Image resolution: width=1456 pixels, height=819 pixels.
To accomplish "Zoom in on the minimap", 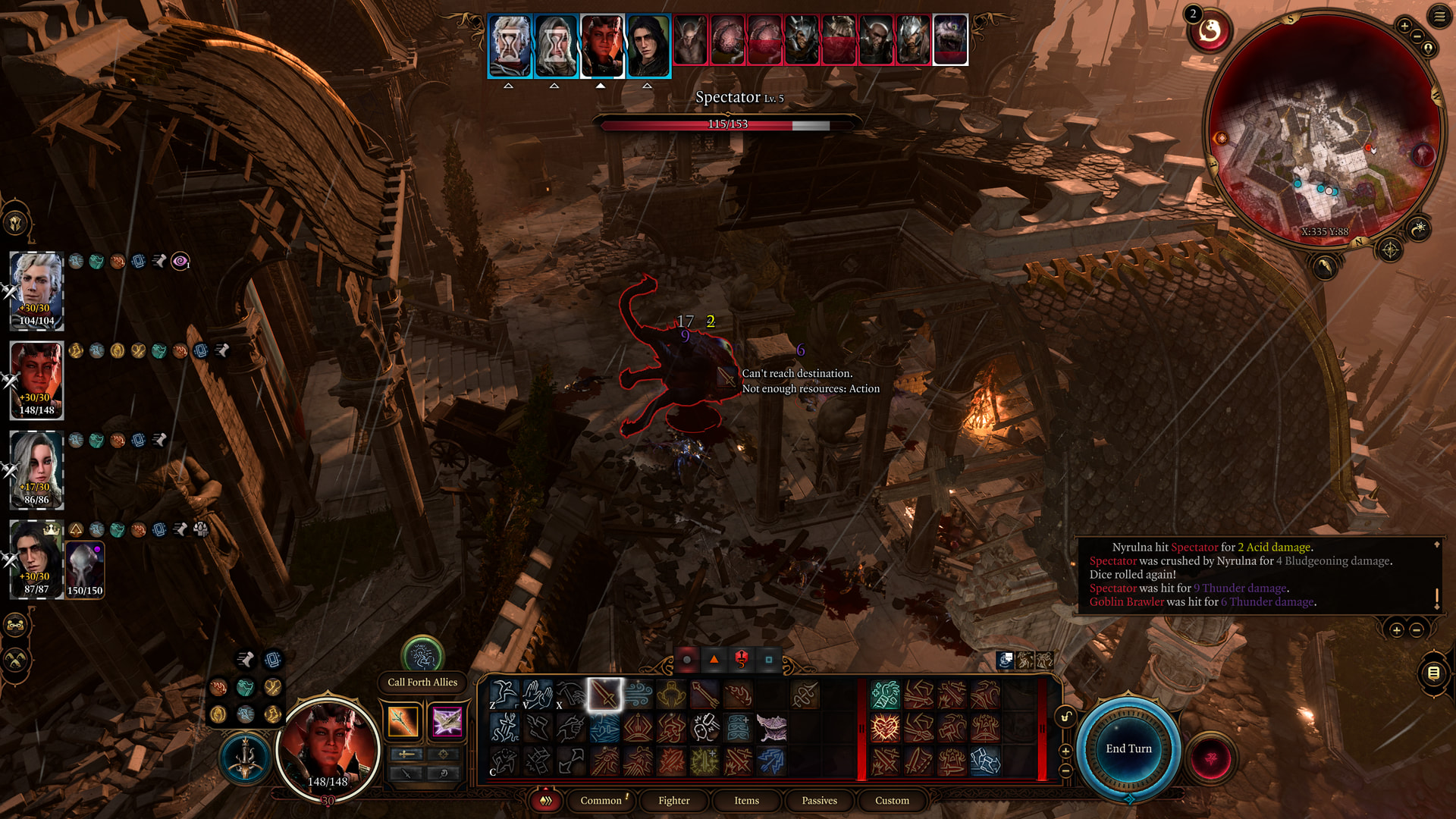I will pyautogui.click(x=1404, y=27).
